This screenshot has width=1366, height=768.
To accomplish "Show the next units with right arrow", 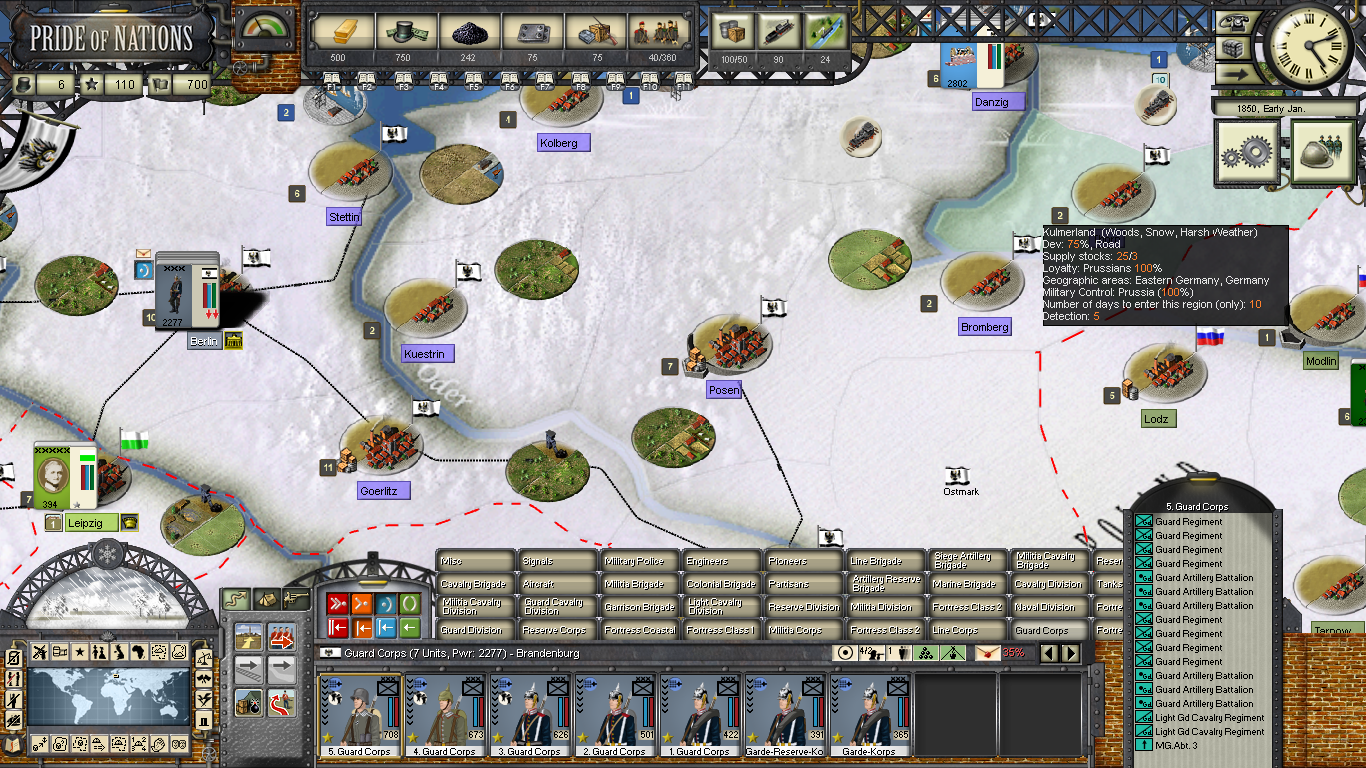I will 1070,653.
